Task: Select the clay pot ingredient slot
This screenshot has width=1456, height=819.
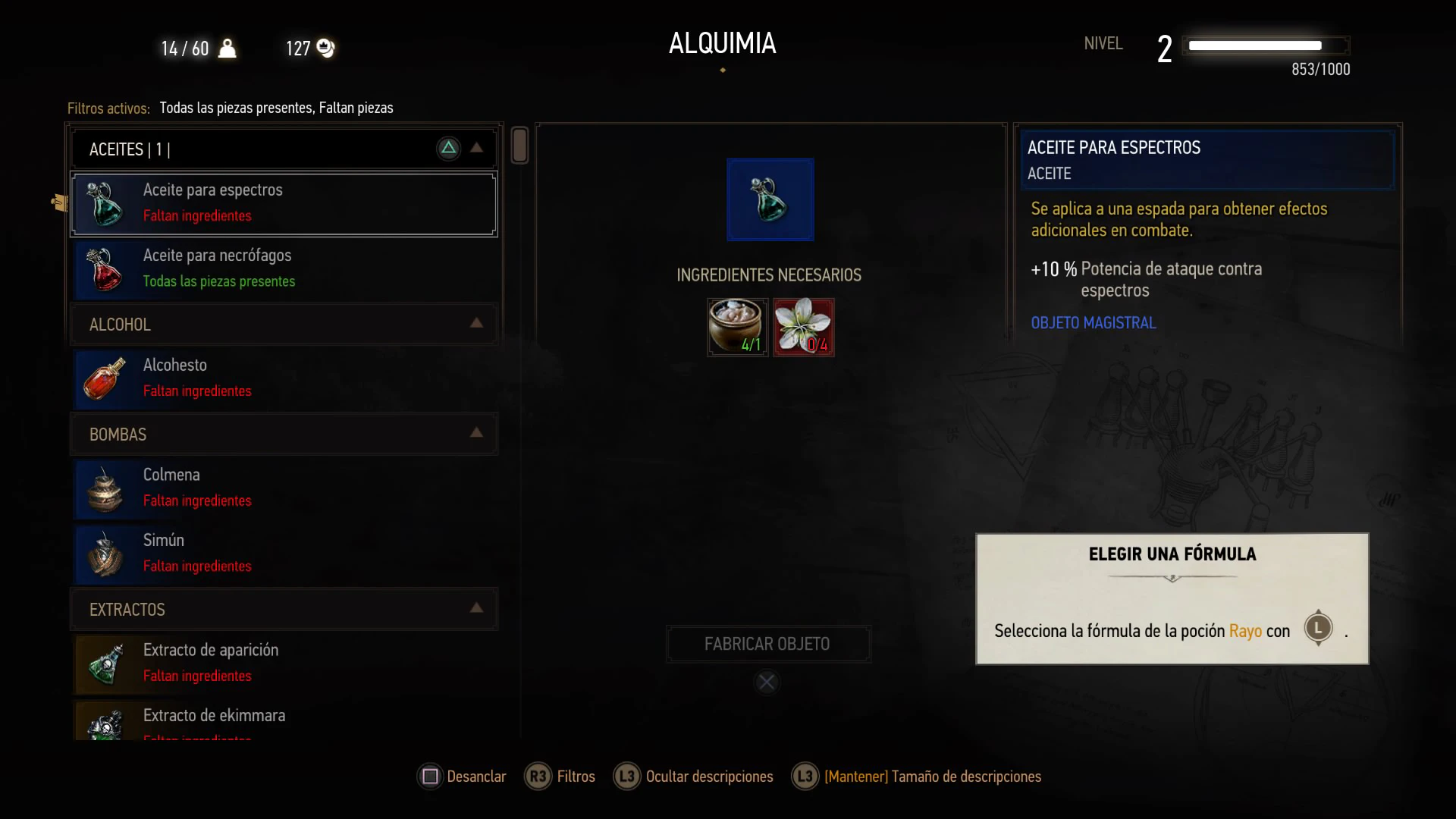Action: [737, 327]
